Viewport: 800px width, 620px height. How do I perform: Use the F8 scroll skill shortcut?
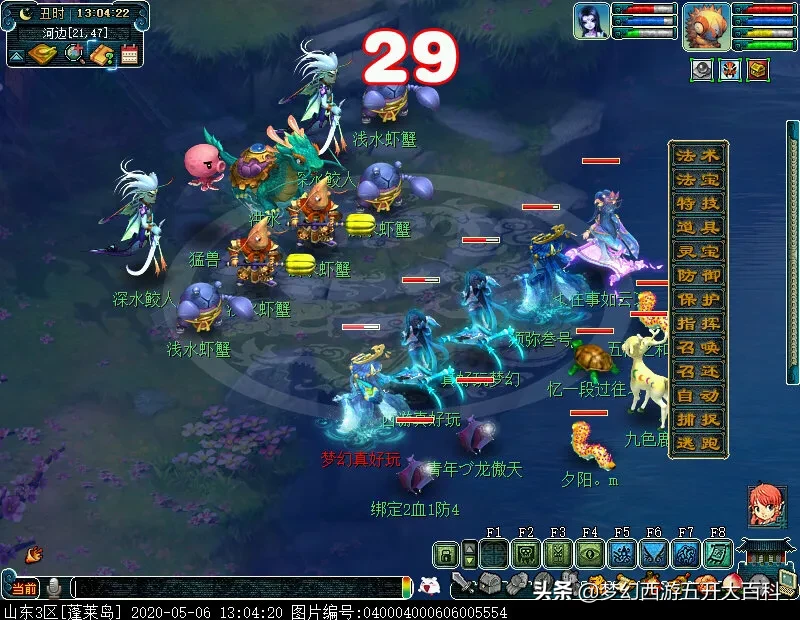coord(718,555)
